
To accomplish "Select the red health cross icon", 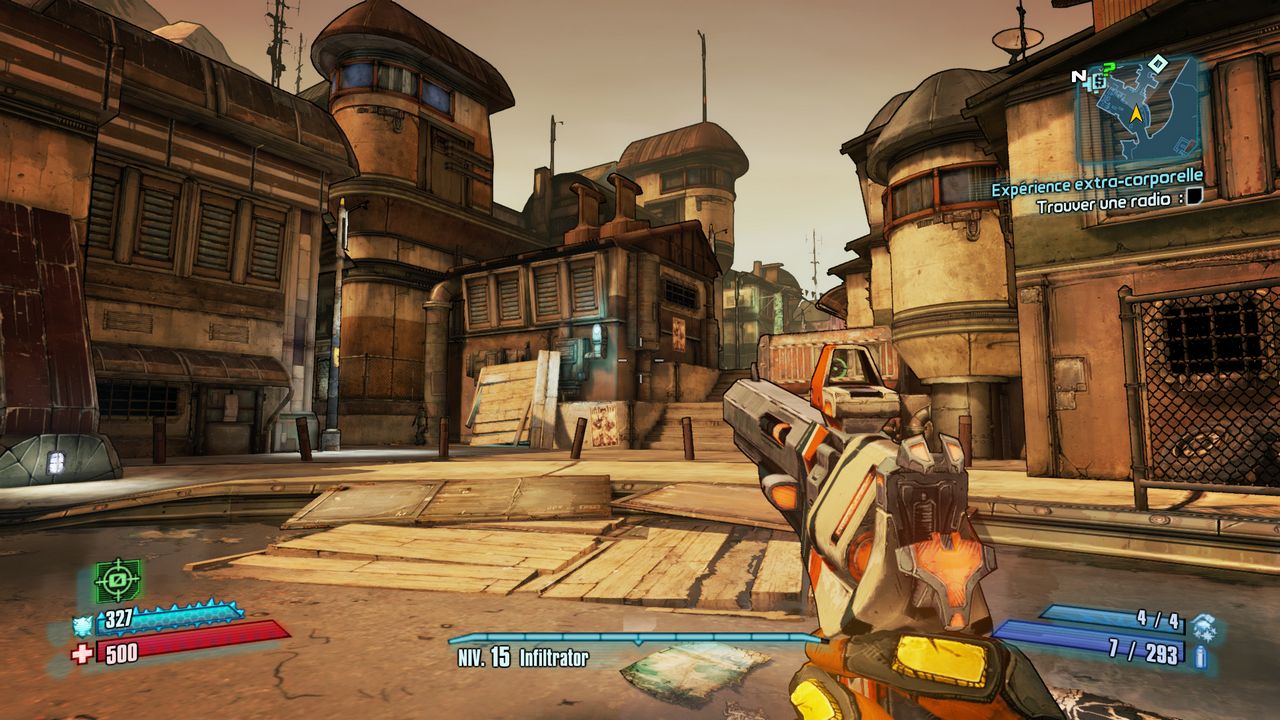I will click(x=83, y=654).
